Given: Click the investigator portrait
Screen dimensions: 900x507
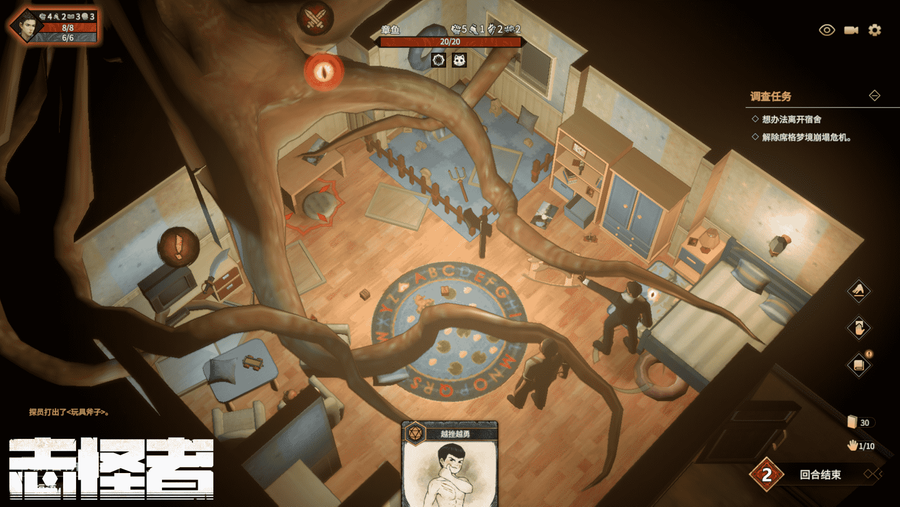Looking at the screenshot, I should click(x=27, y=26).
